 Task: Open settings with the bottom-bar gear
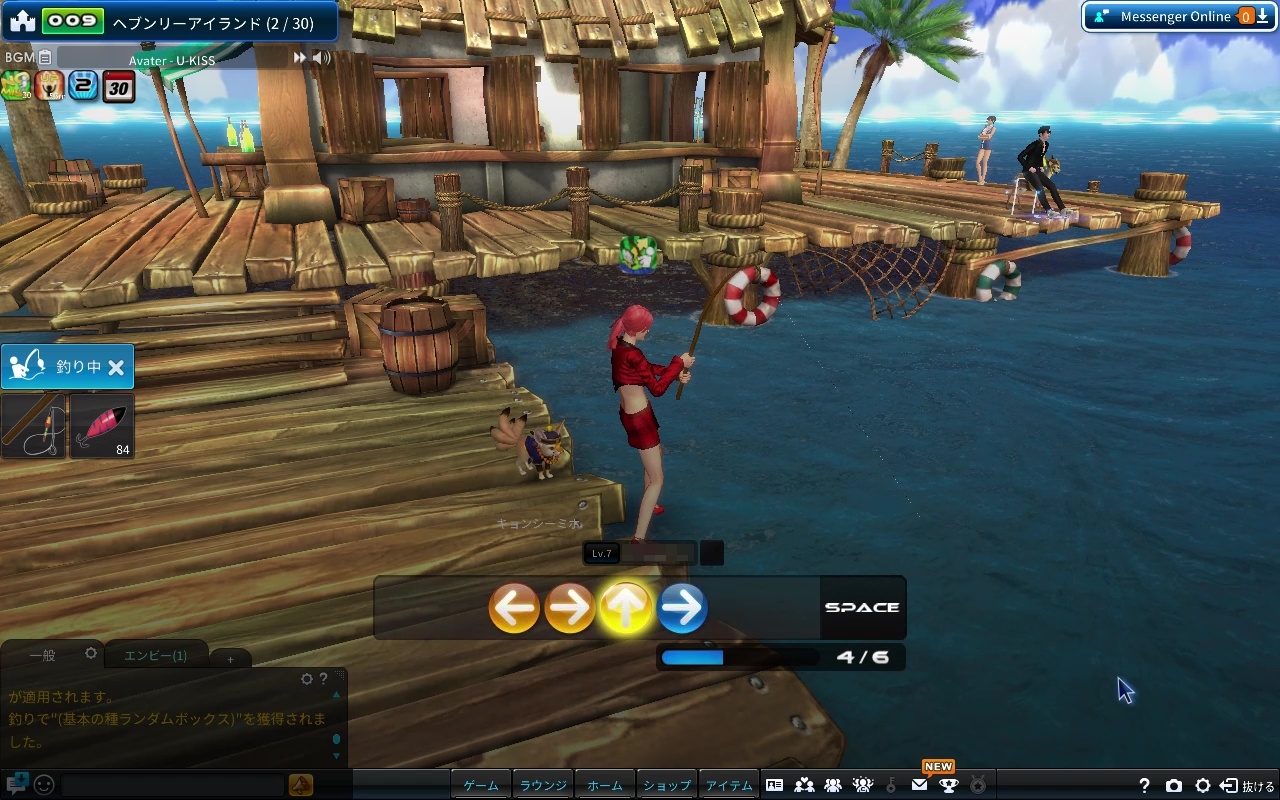pos(1202,786)
